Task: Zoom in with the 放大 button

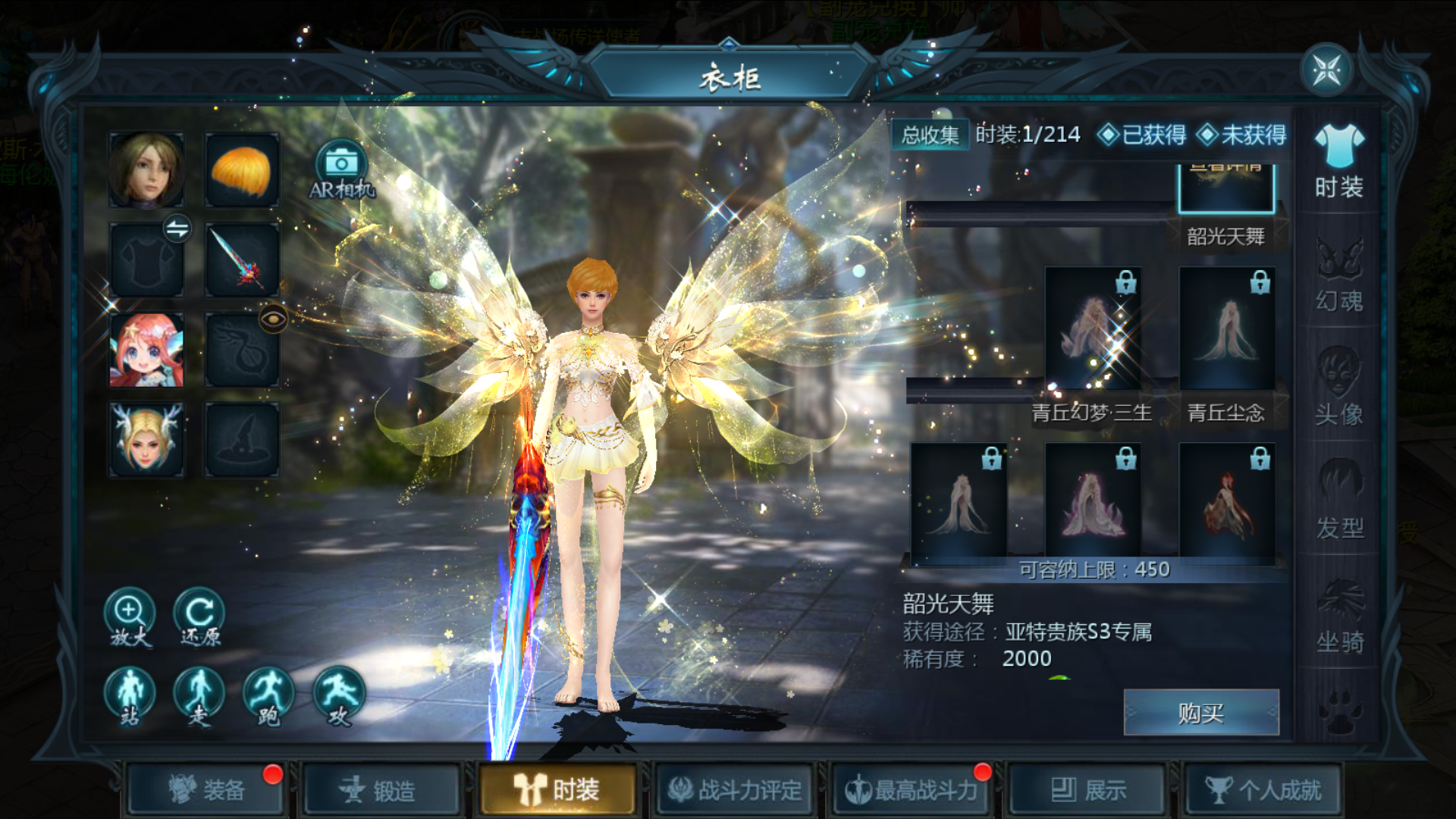Action: click(x=130, y=617)
